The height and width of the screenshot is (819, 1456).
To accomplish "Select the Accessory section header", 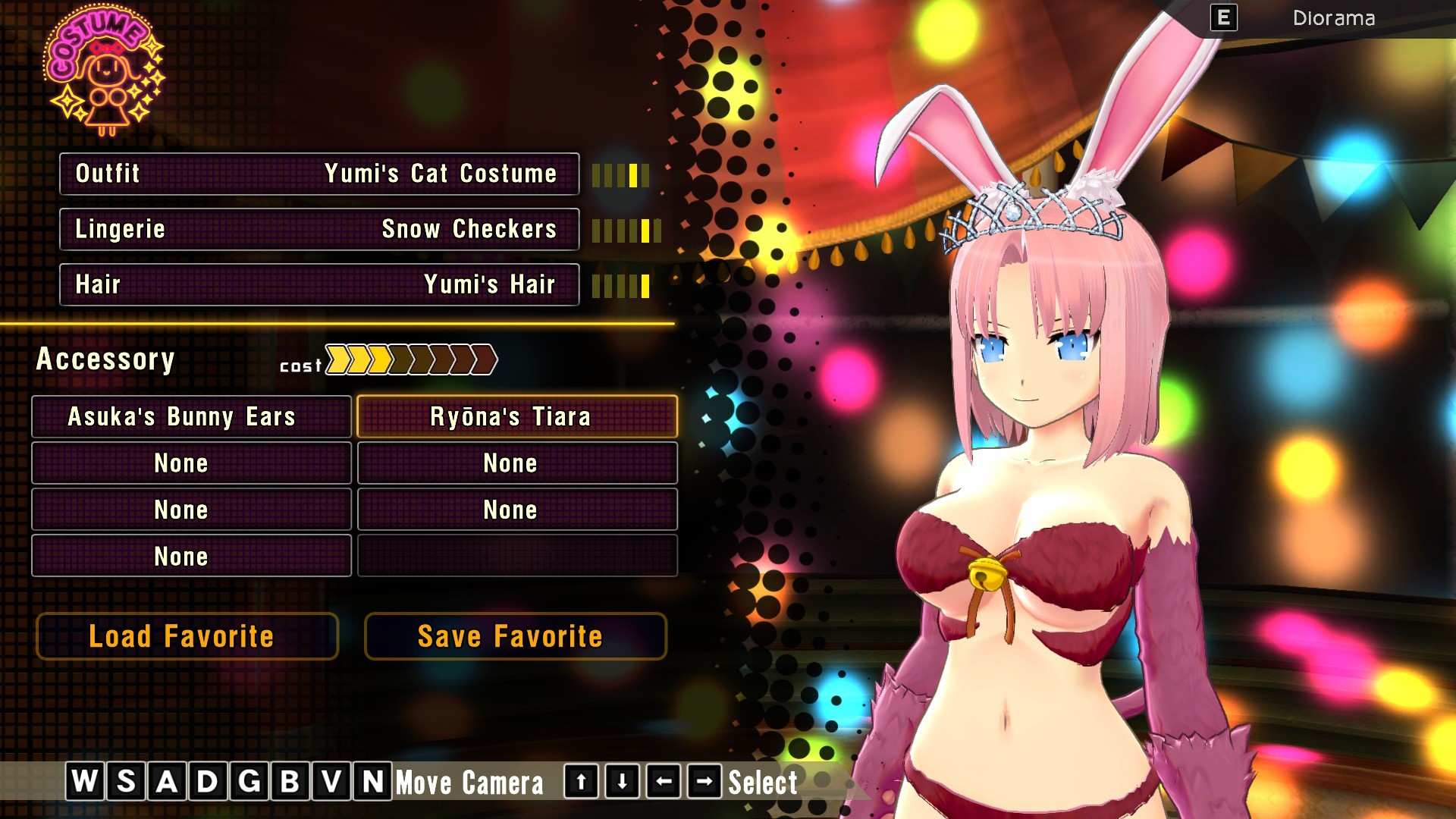I will click(105, 359).
